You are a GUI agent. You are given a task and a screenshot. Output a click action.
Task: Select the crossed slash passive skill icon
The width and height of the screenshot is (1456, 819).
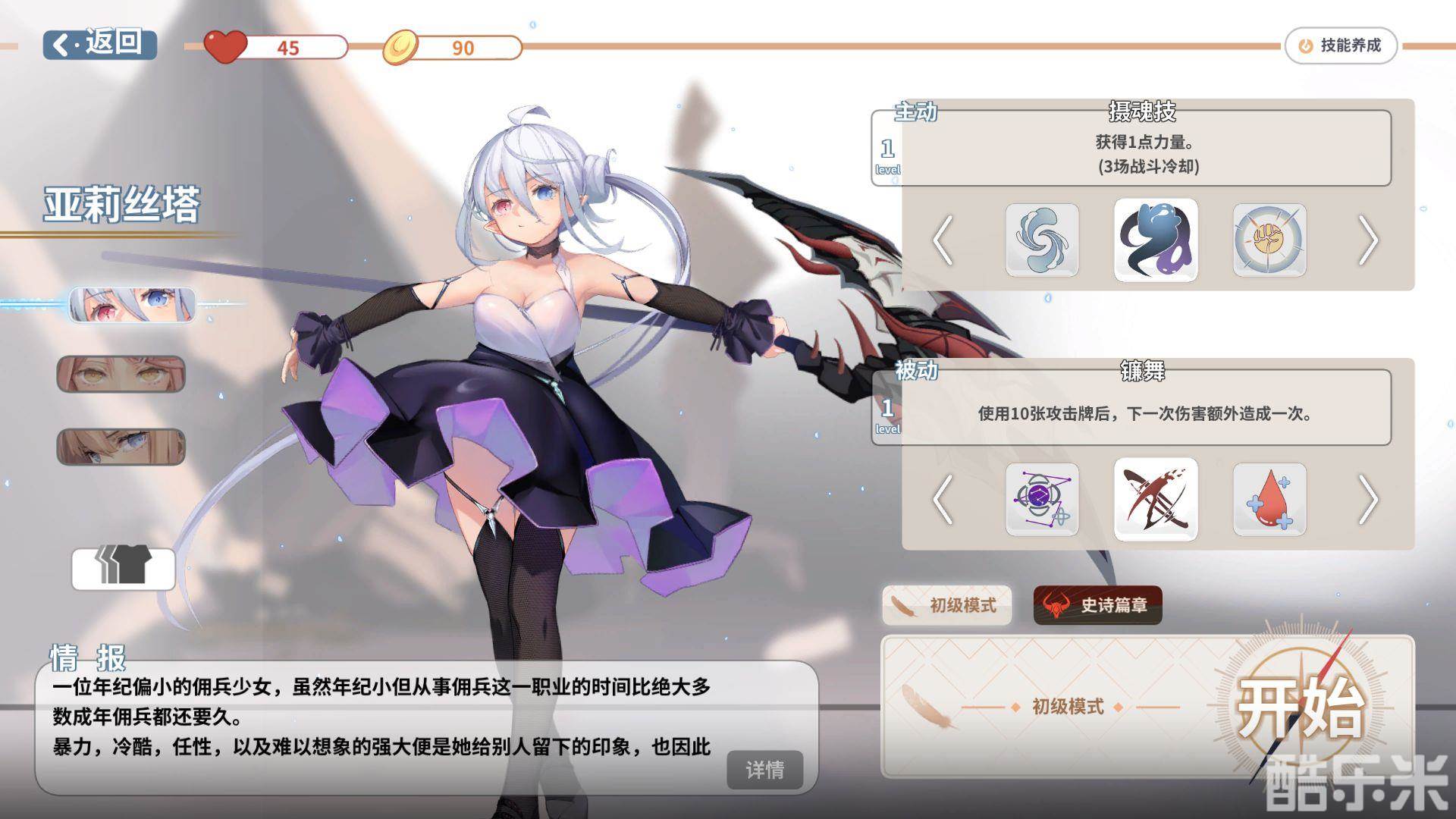(x=1155, y=499)
